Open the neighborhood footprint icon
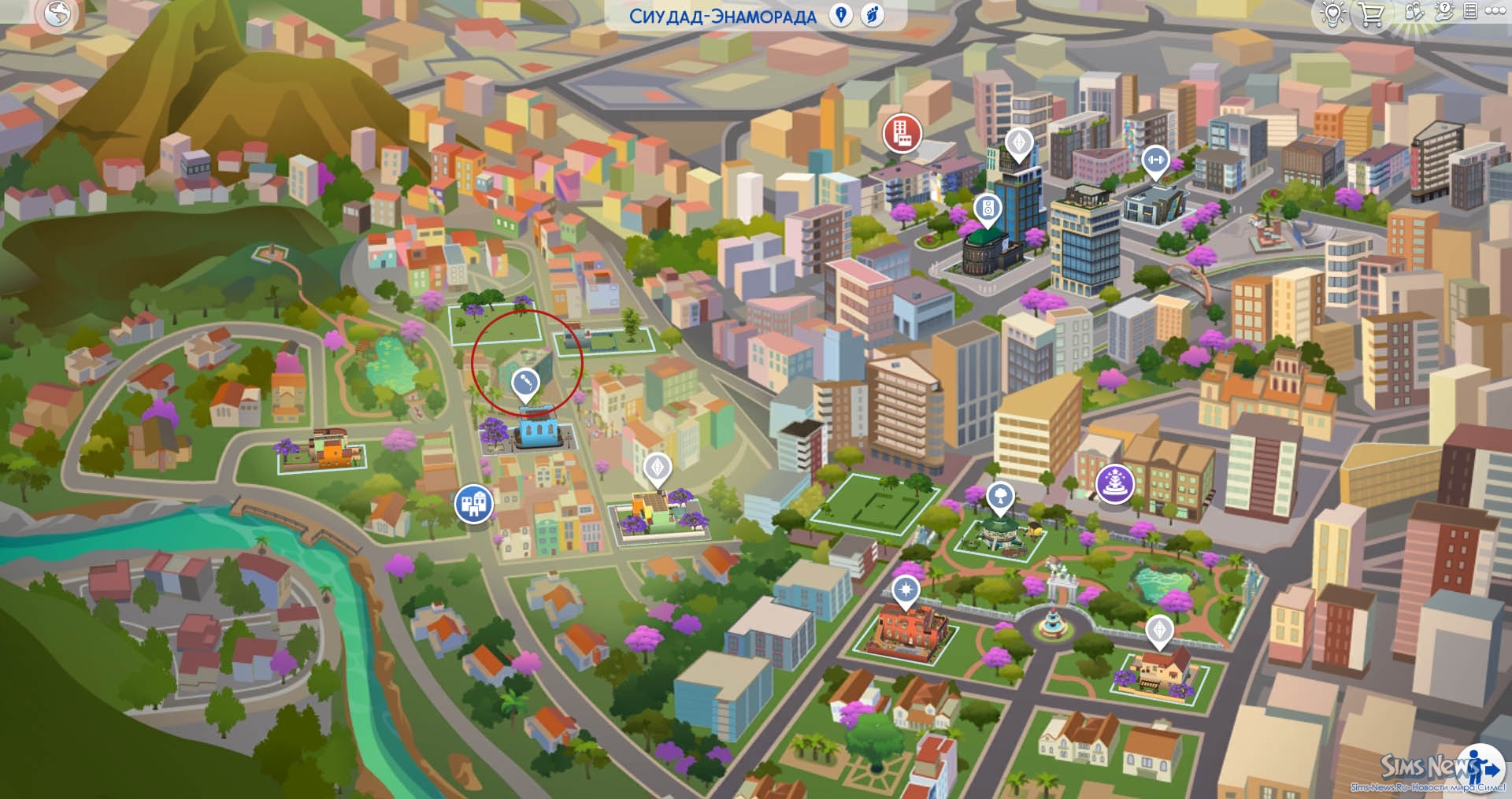Screen dimensions: 1512x799 coord(873,15)
